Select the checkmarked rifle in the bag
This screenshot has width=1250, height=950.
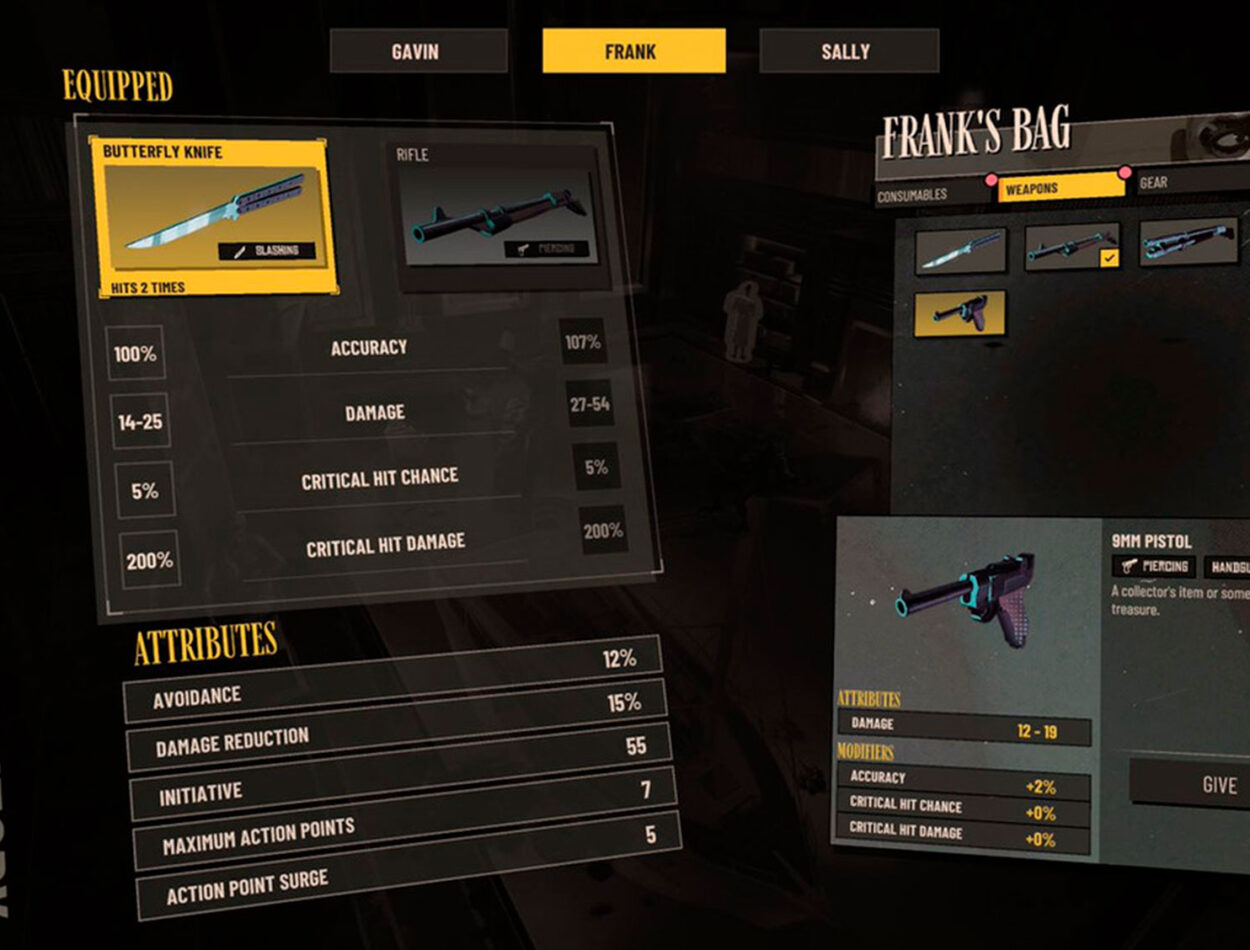click(x=1072, y=246)
